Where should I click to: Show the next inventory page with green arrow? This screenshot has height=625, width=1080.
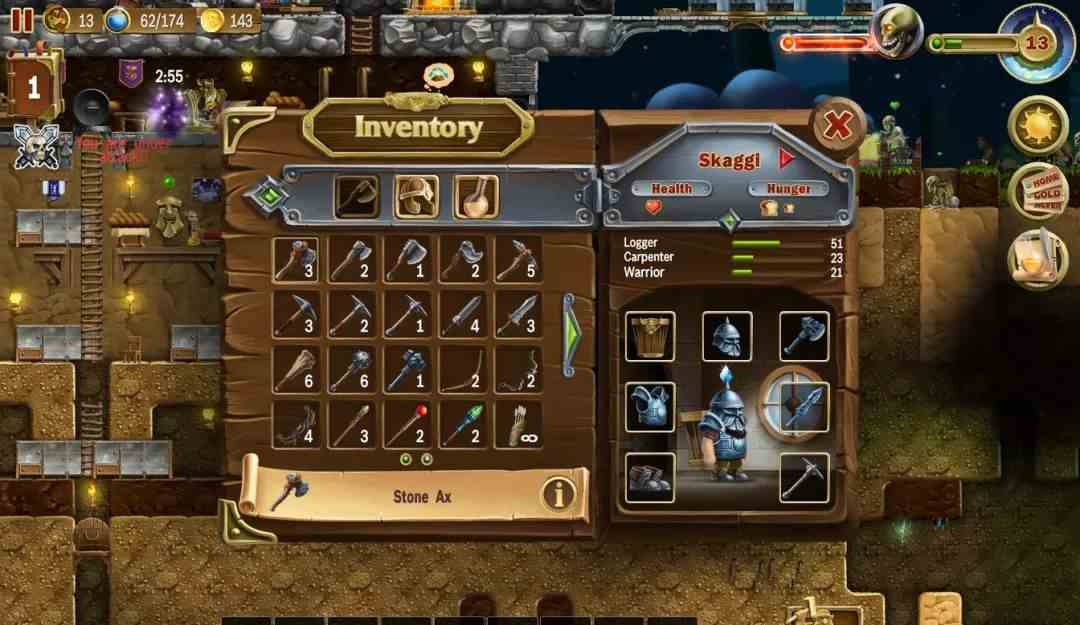tap(569, 334)
